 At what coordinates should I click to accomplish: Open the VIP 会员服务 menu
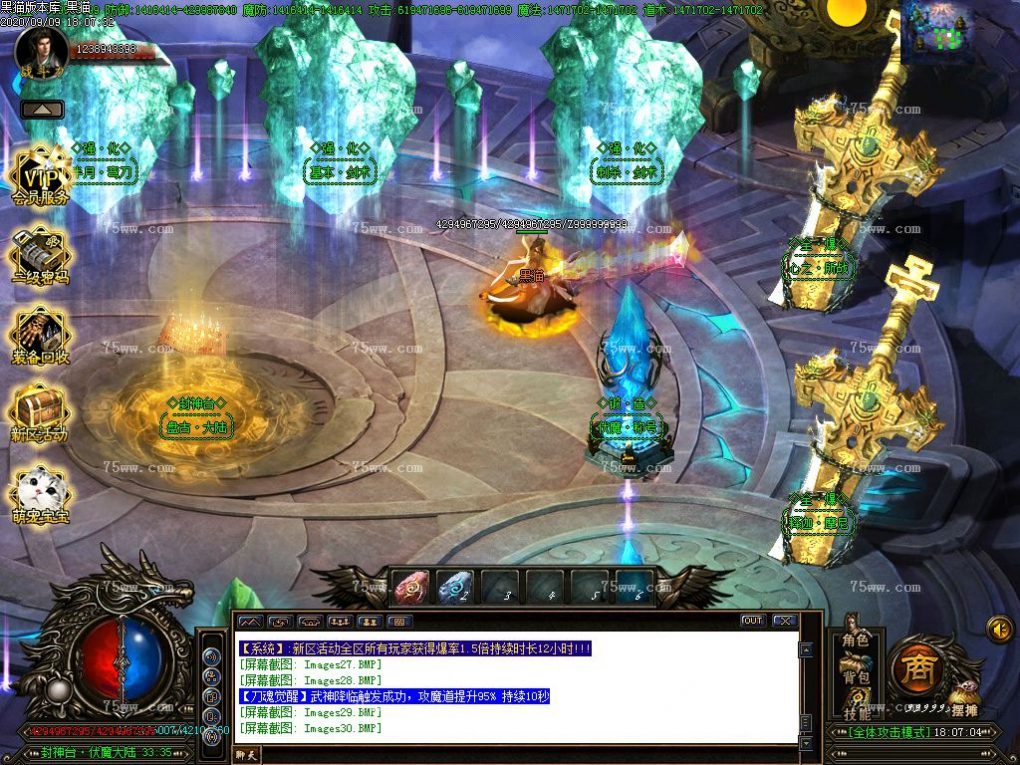pos(40,179)
